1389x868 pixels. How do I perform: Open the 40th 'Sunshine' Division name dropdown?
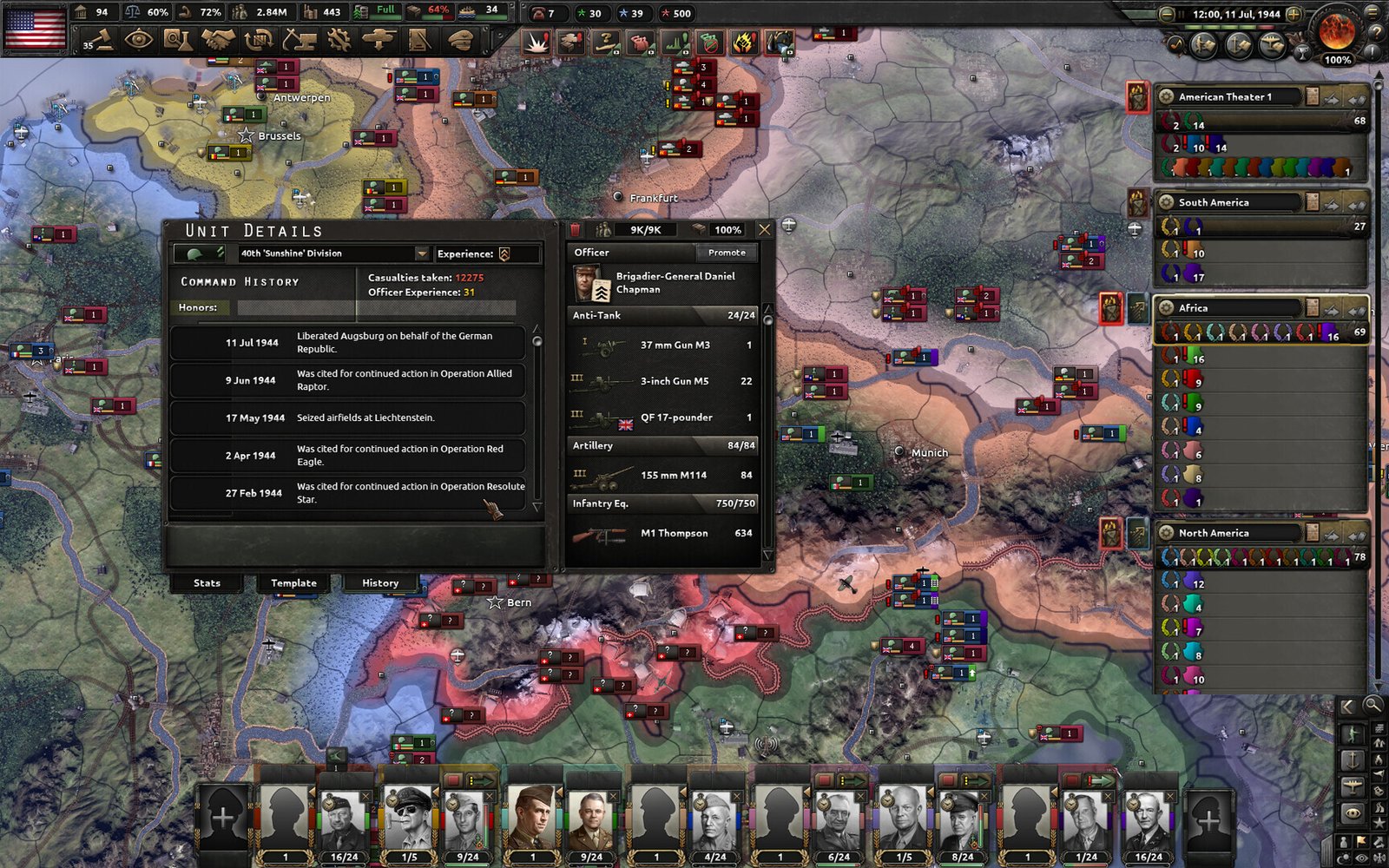(x=422, y=253)
